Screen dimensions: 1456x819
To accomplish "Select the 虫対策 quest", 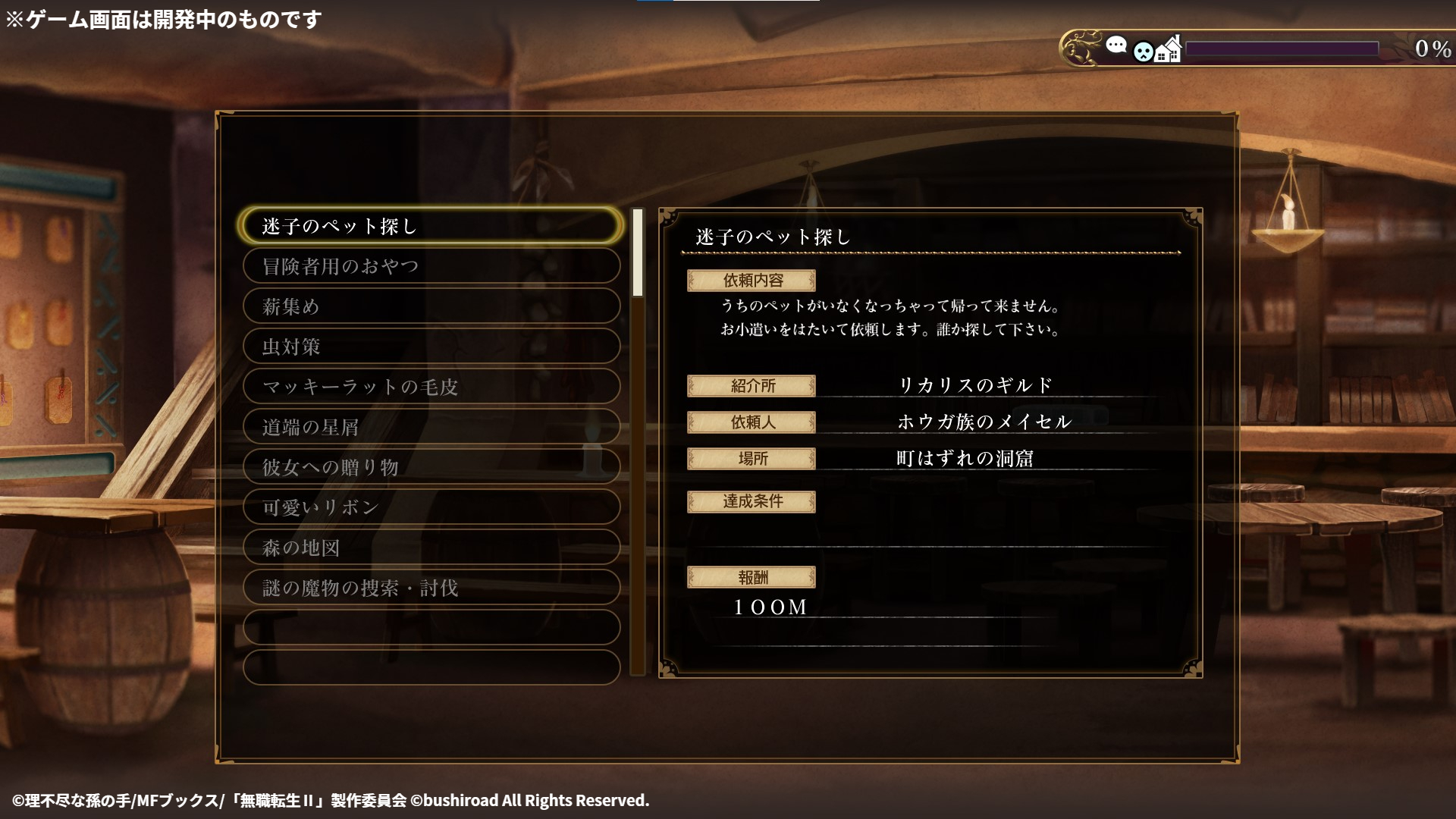I will [431, 347].
